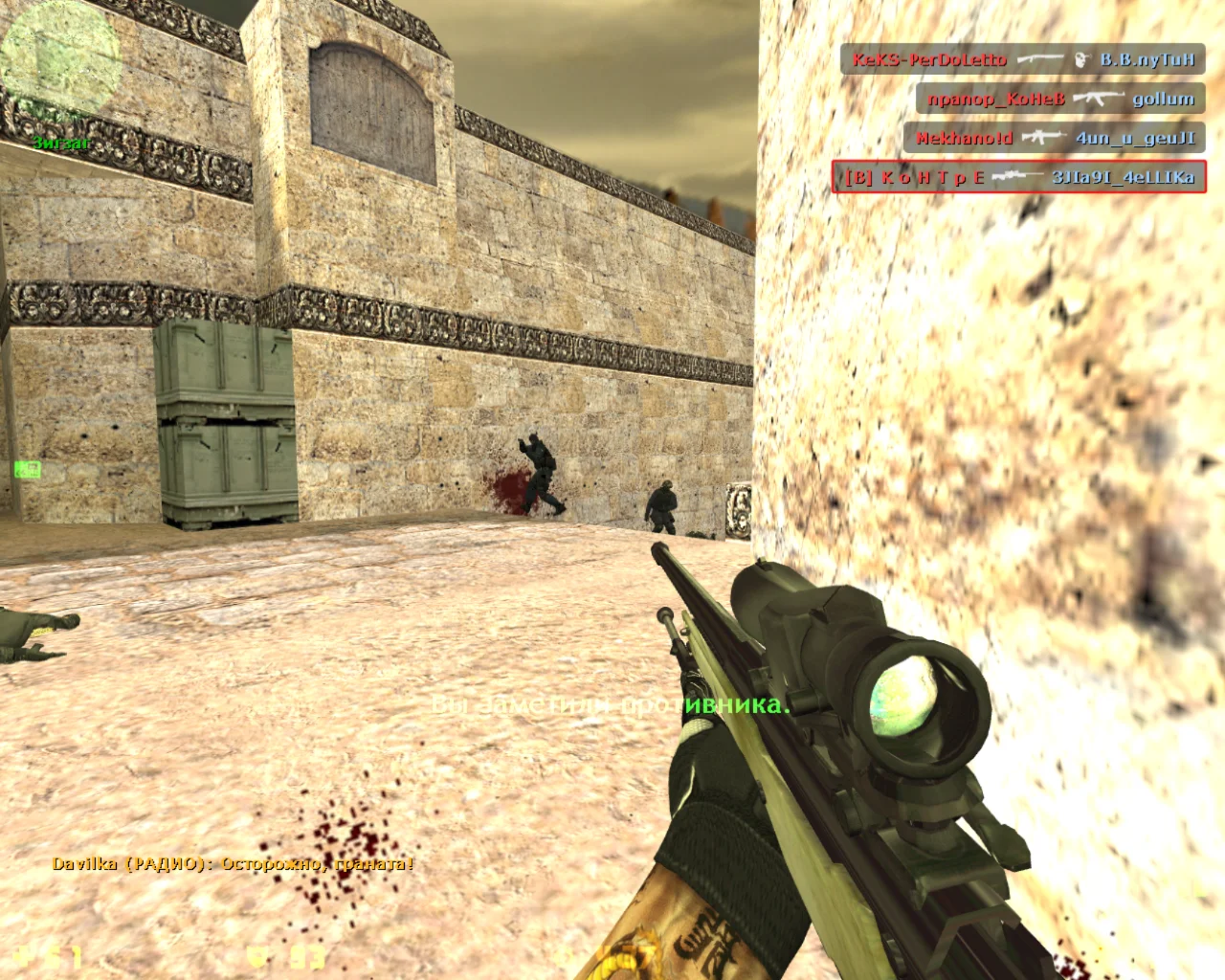Click Davilka's radio chat message
Viewport: 1225px width, 980px height.
pos(233,864)
